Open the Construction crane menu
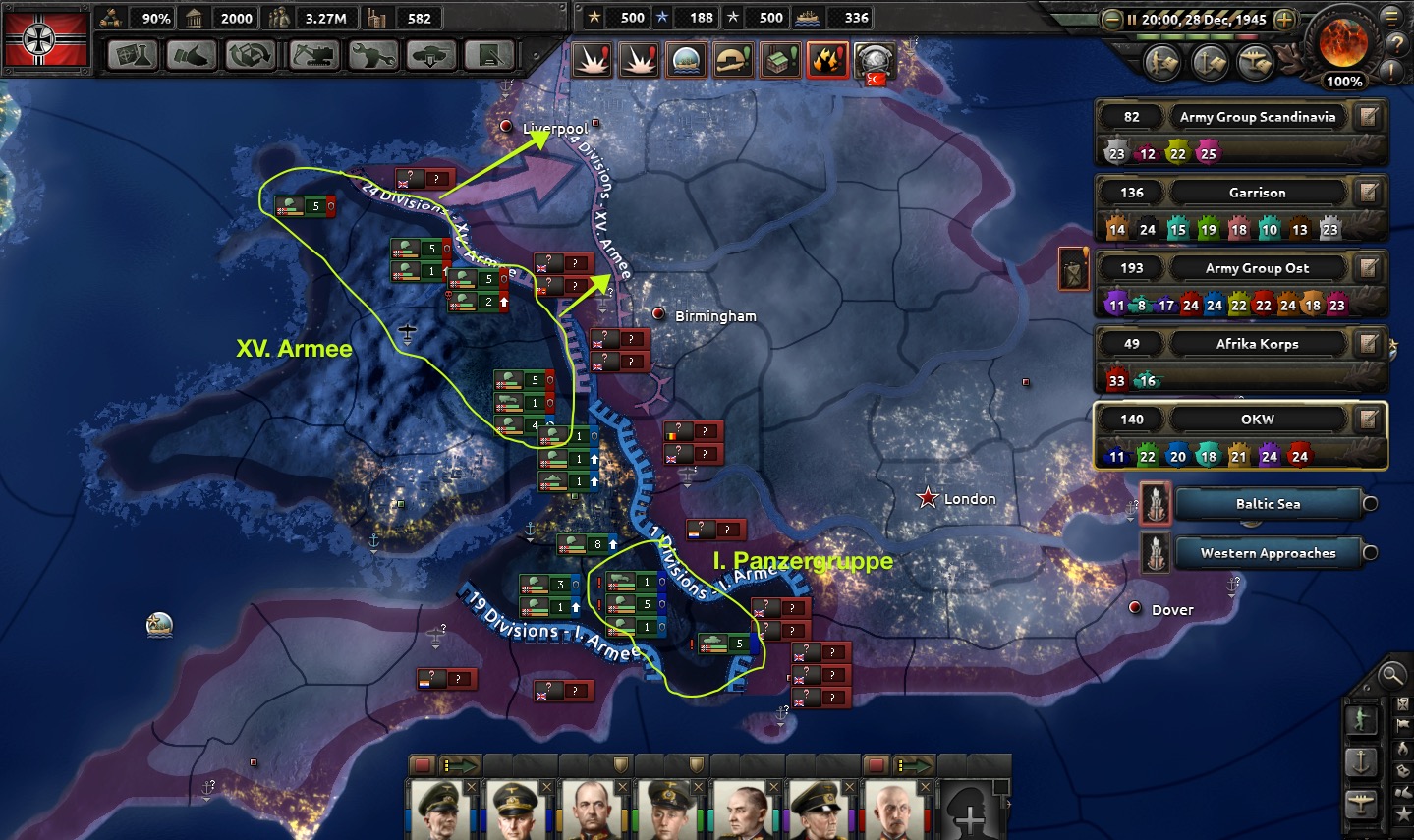Screen dimensions: 1414x840 tap(313, 55)
